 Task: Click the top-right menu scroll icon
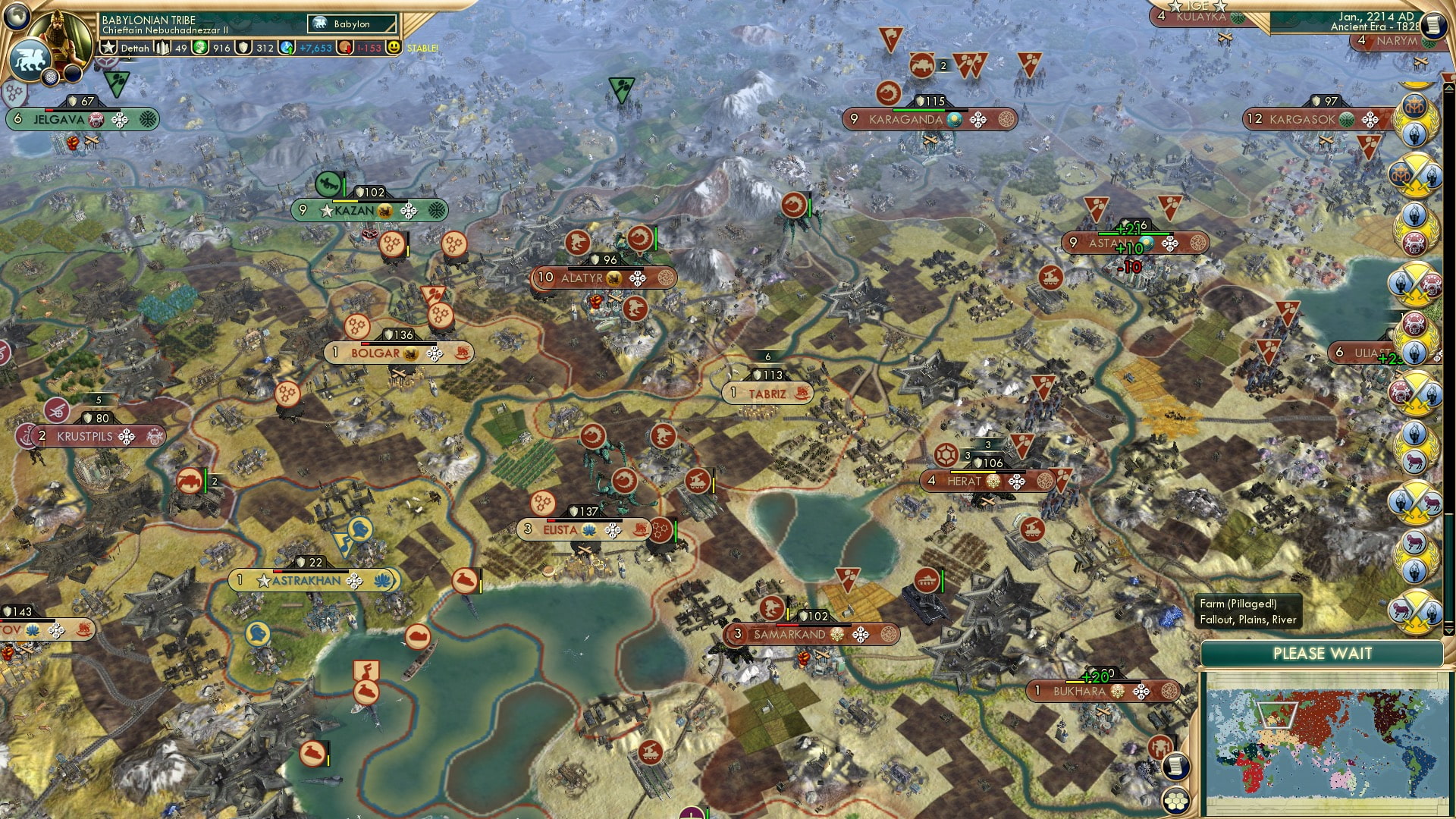(x=1433, y=24)
